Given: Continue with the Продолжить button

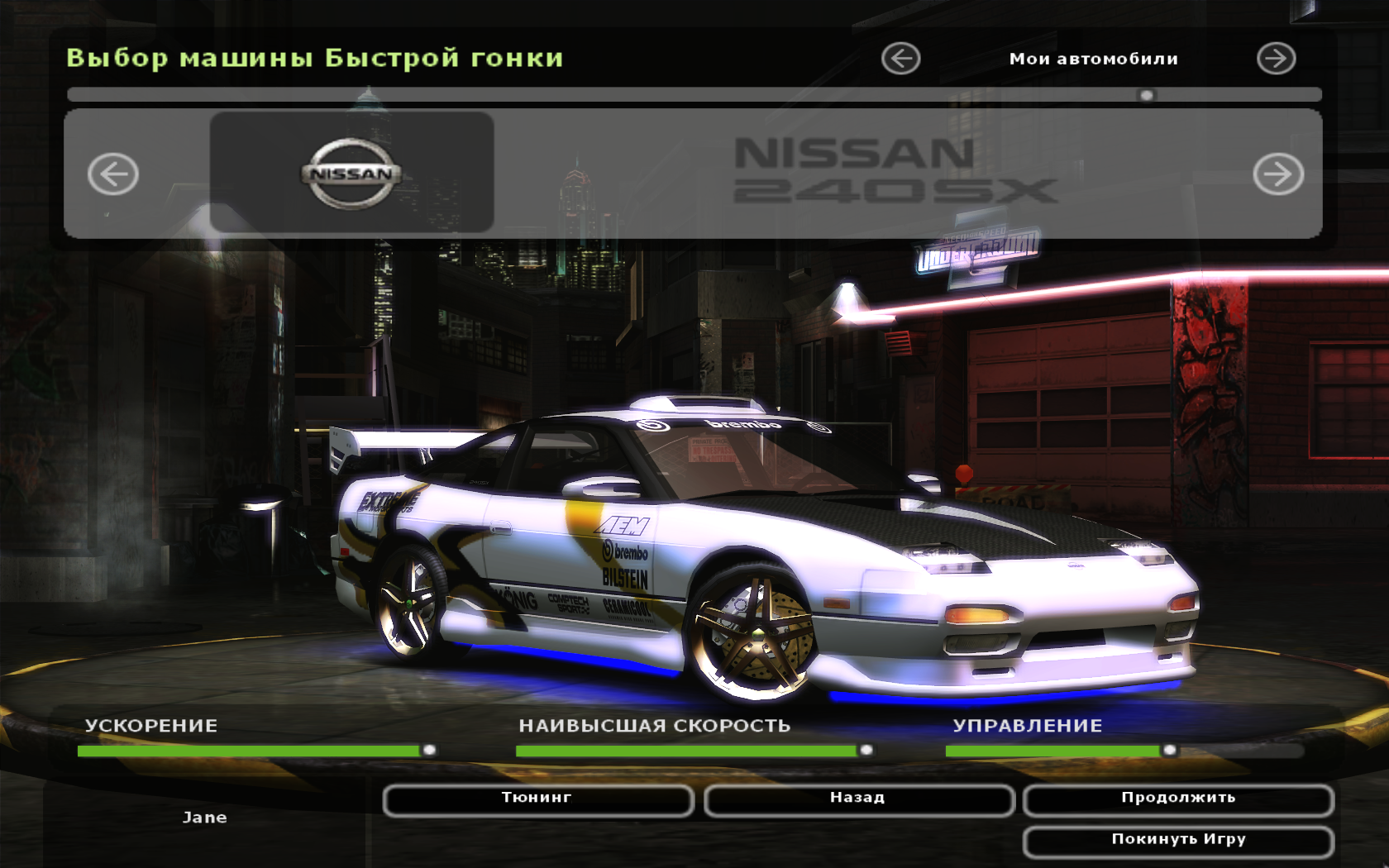Looking at the screenshot, I should tap(1178, 799).
